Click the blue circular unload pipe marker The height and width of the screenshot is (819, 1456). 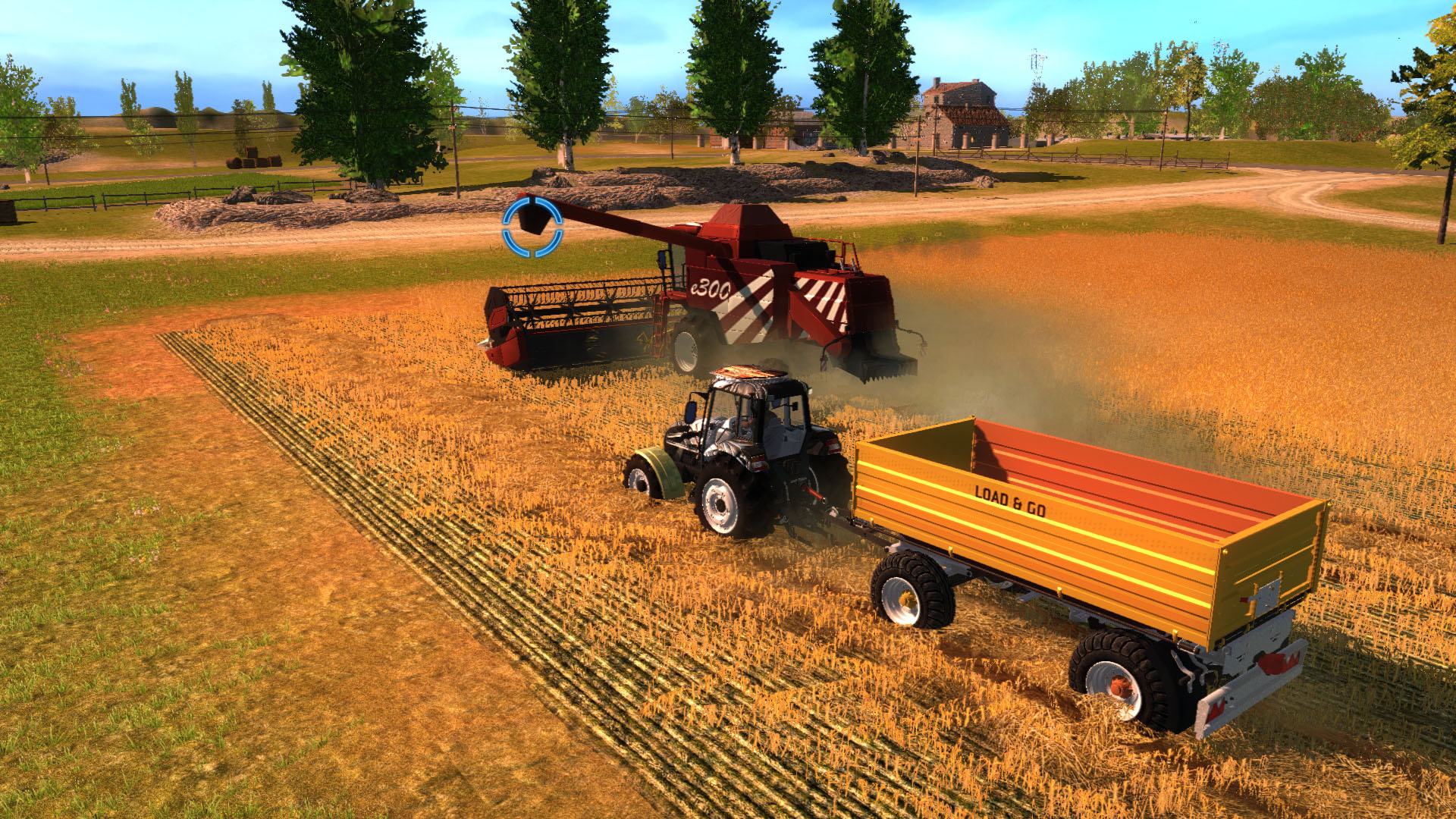532,224
